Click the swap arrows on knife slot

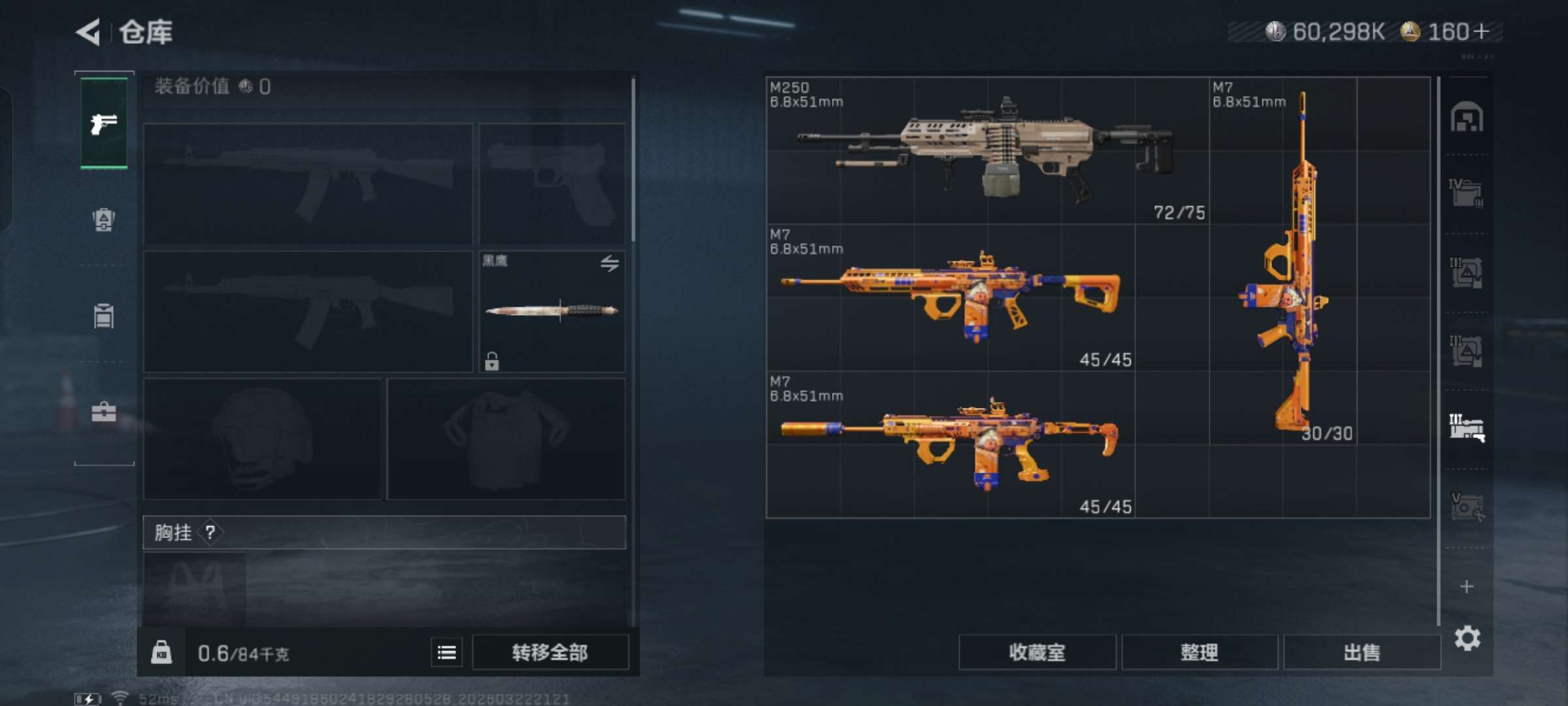click(x=610, y=263)
